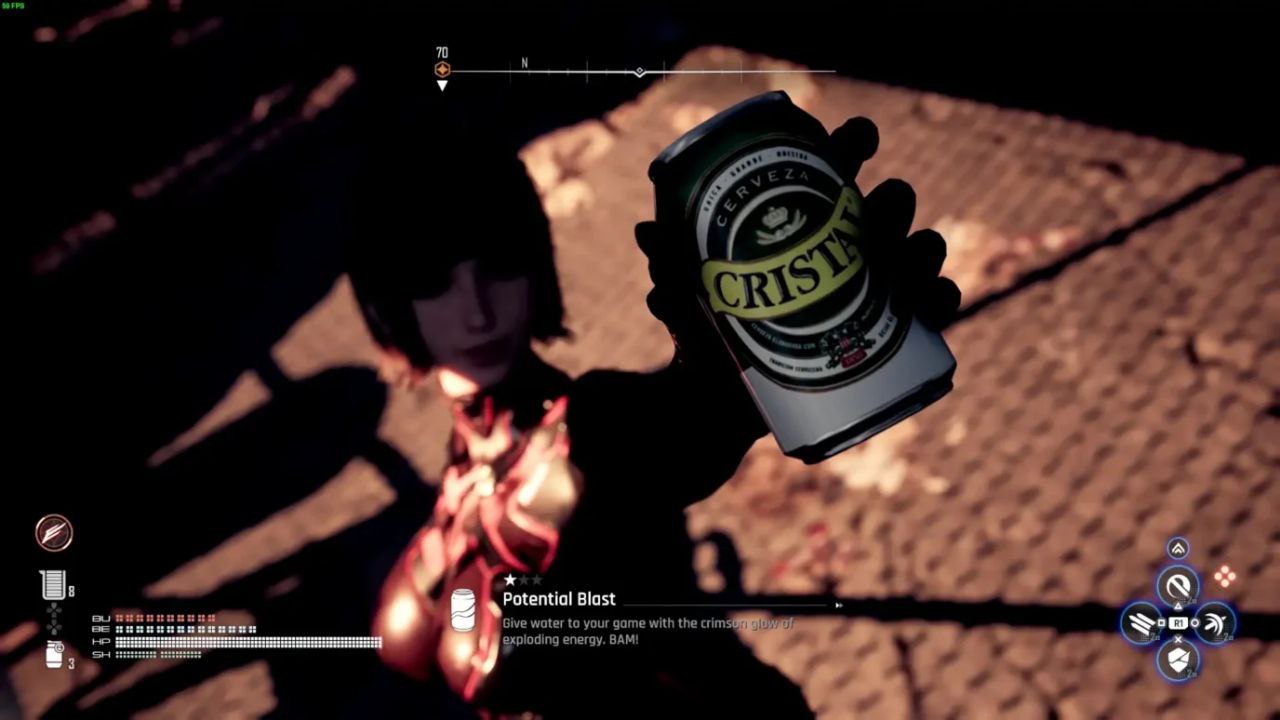The width and height of the screenshot is (1280, 720).
Task: Click the double-chevron icon above the skill wheel
Action: 1178,548
